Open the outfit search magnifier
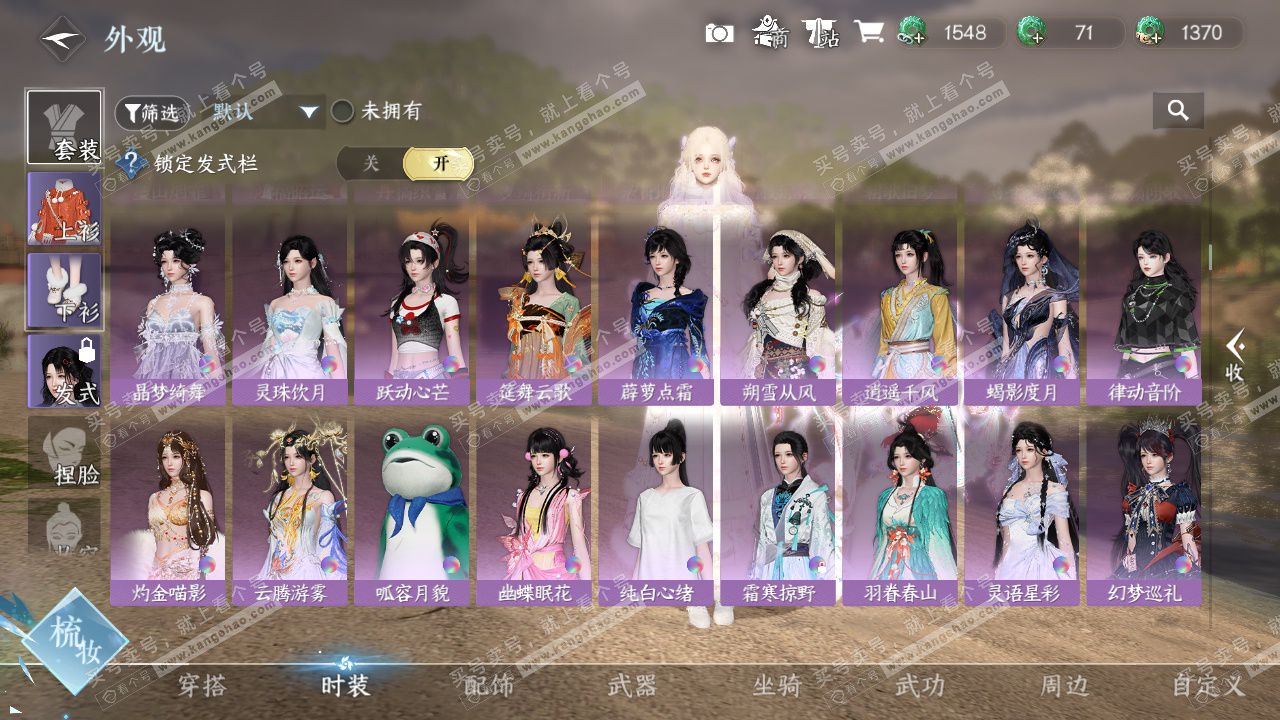This screenshot has width=1280, height=720. (x=1177, y=111)
